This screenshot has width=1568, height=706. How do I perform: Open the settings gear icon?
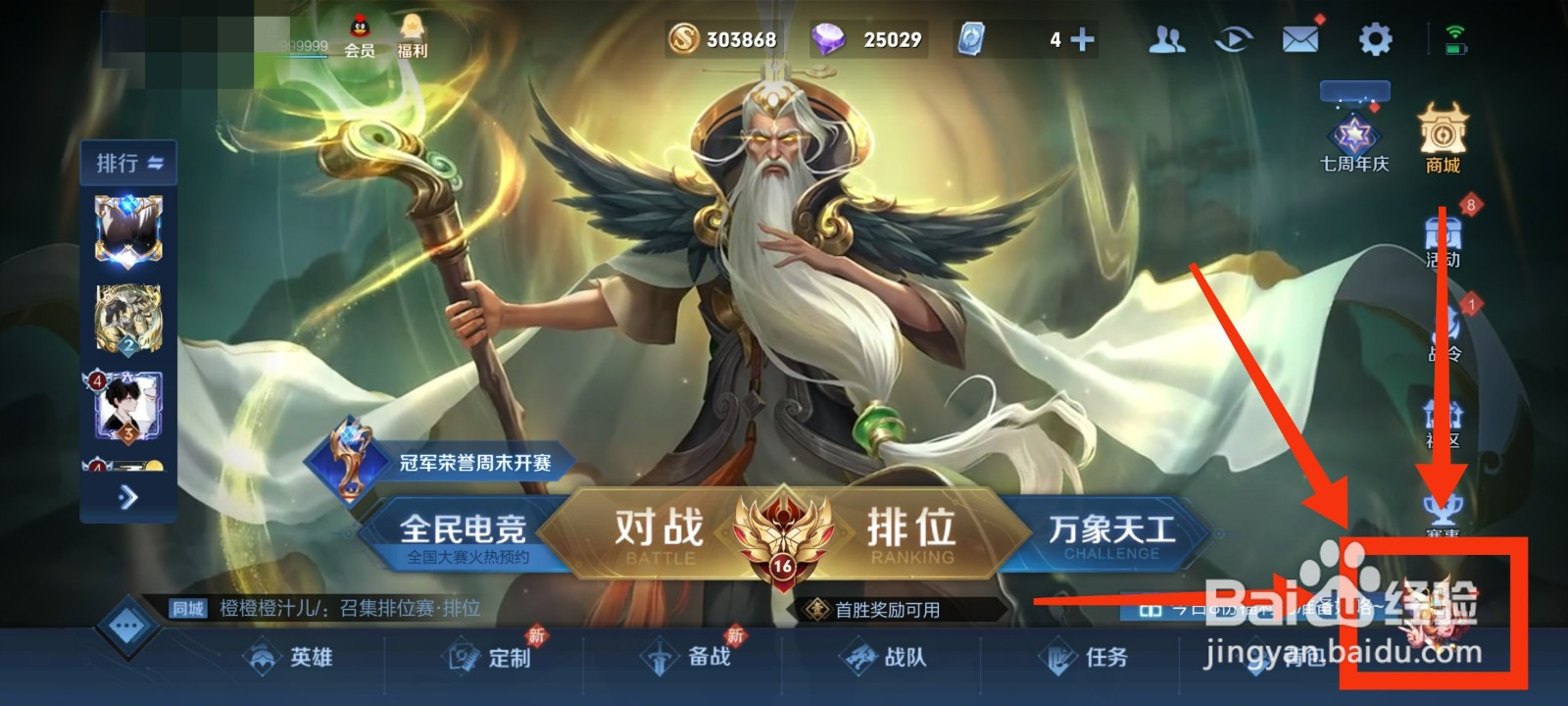pos(1376,39)
